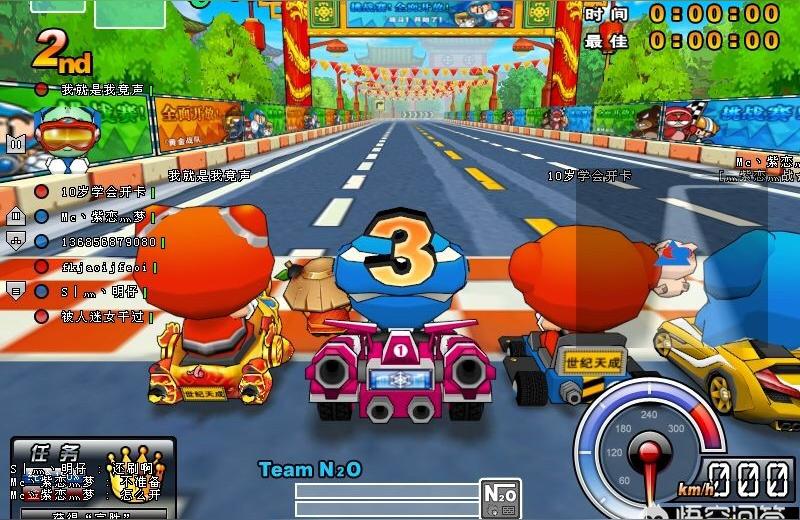Activate the Team N2O boost icon
This screenshot has width=800, height=520.
[500, 496]
